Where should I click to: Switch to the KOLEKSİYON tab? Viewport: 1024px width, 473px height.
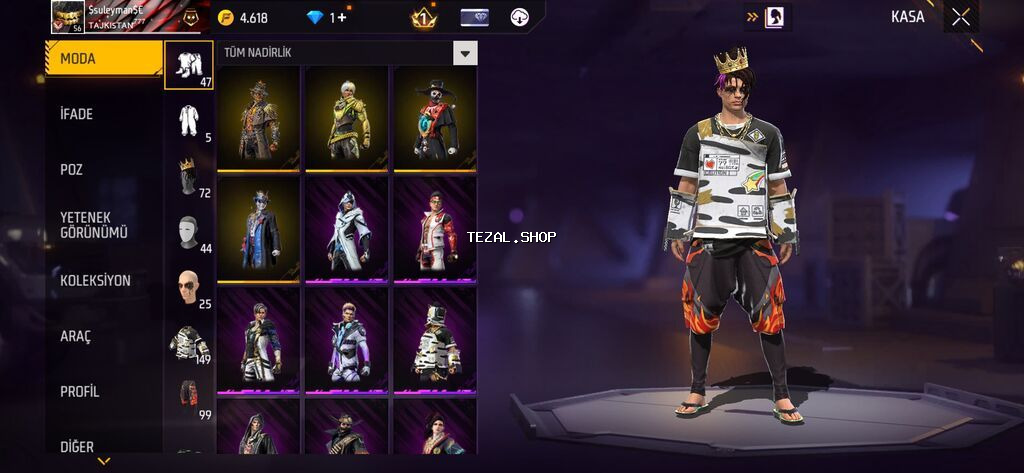coord(103,280)
